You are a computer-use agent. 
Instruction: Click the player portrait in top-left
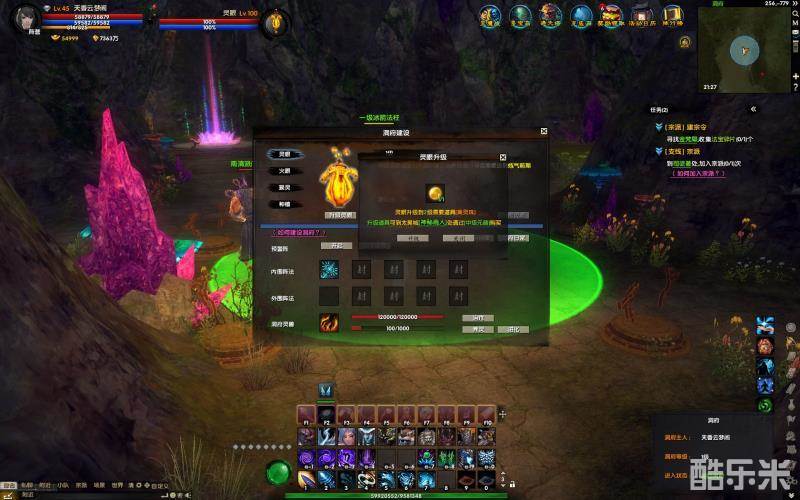click(x=25, y=20)
